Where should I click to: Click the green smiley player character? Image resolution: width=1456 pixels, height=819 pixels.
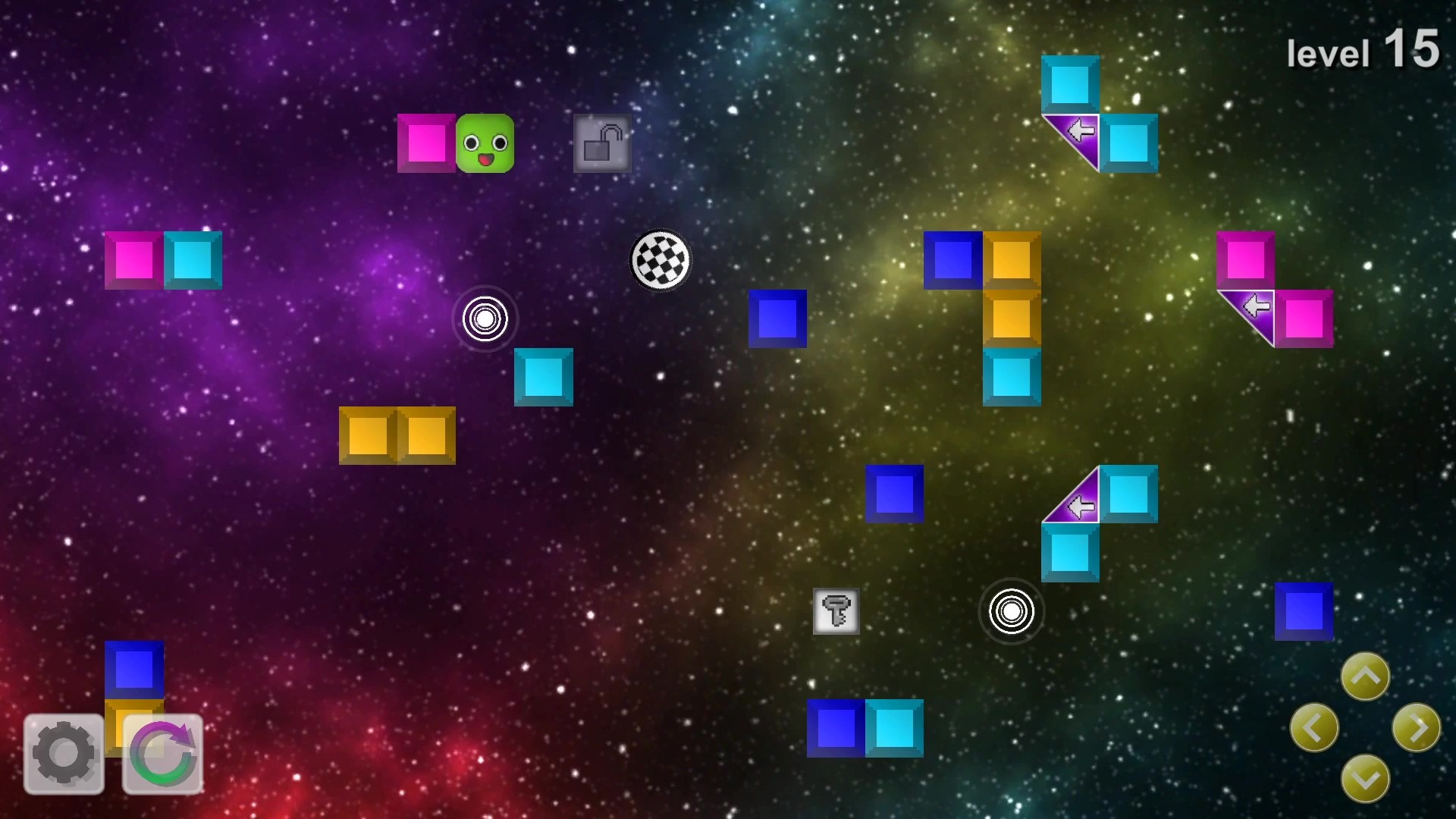[x=485, y=143]
